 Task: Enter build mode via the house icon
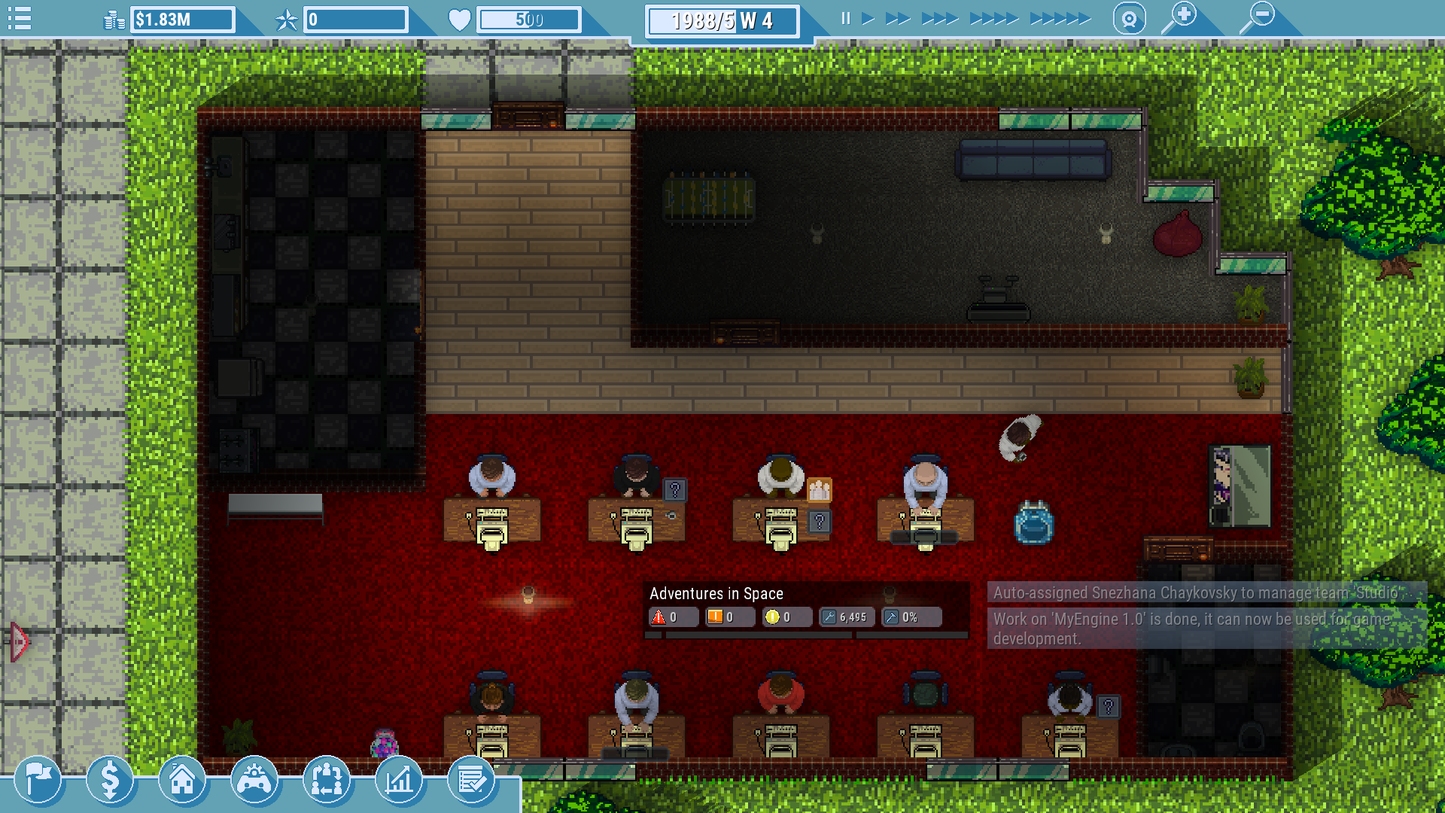(183, 780)
